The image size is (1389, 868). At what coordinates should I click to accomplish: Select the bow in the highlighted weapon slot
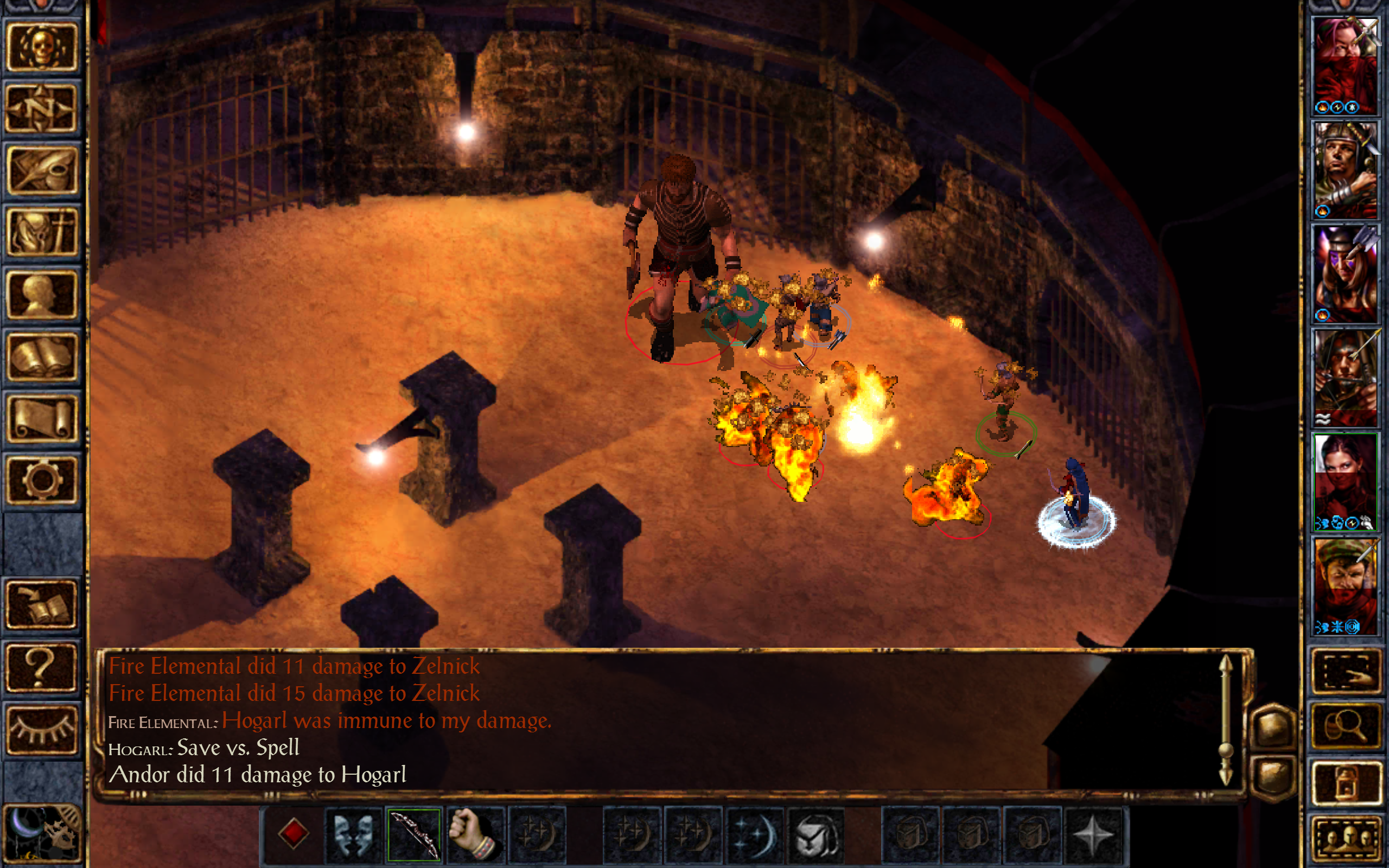pos(415,835)
